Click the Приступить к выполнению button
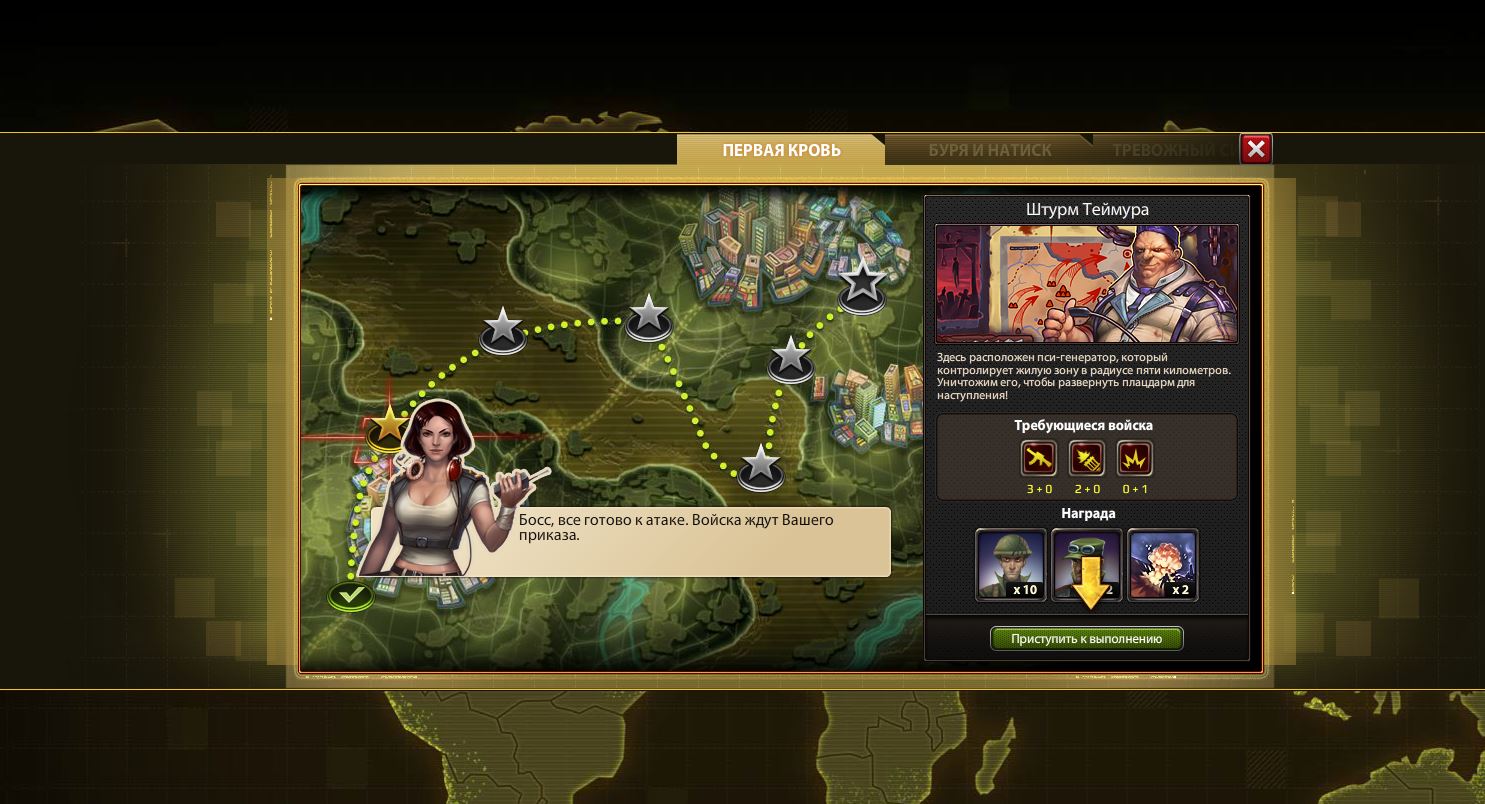This screenshot has height=804, width=1485. [x=1086, y=639]
